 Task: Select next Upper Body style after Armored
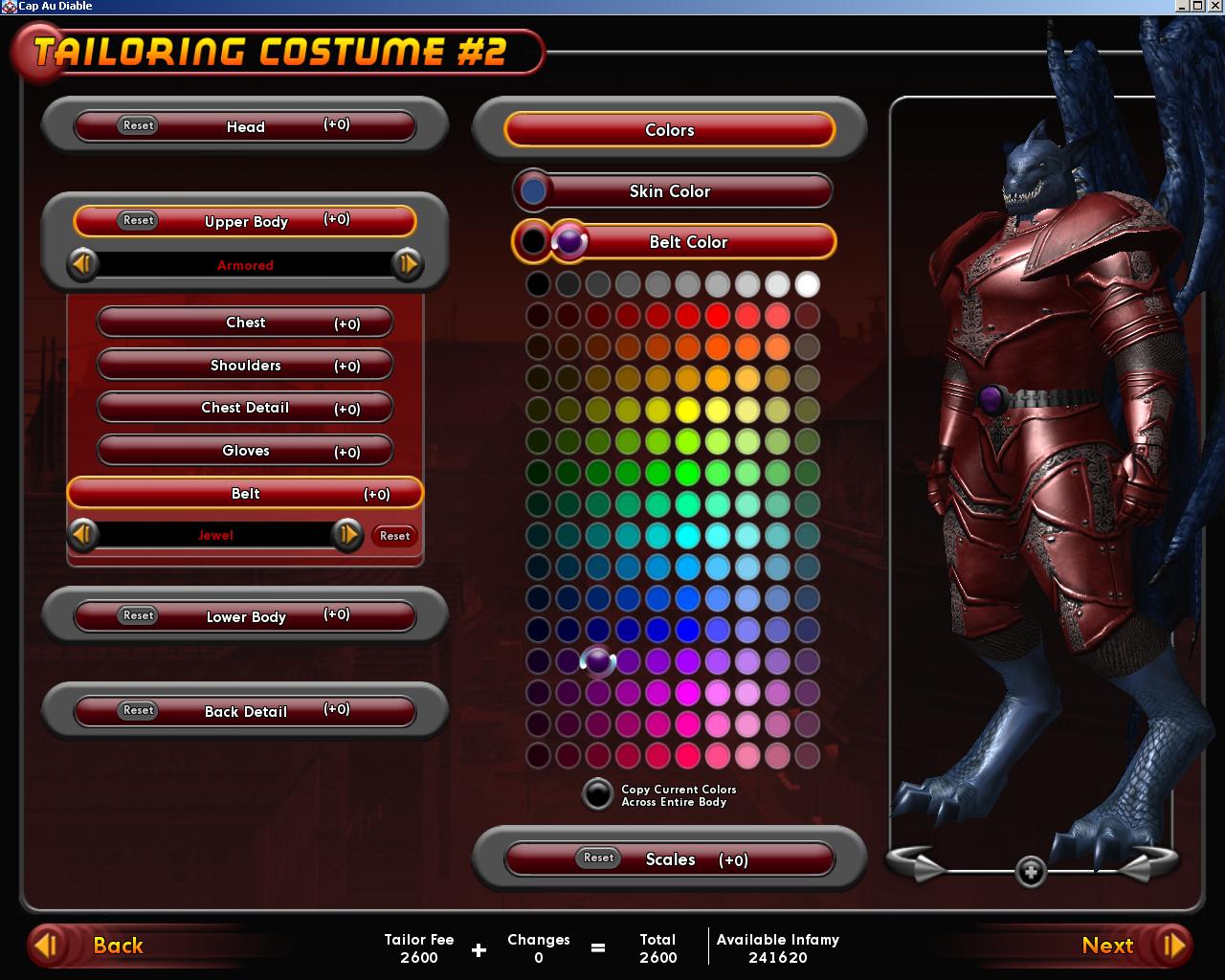pyautogui.click(x=407, y=264)
